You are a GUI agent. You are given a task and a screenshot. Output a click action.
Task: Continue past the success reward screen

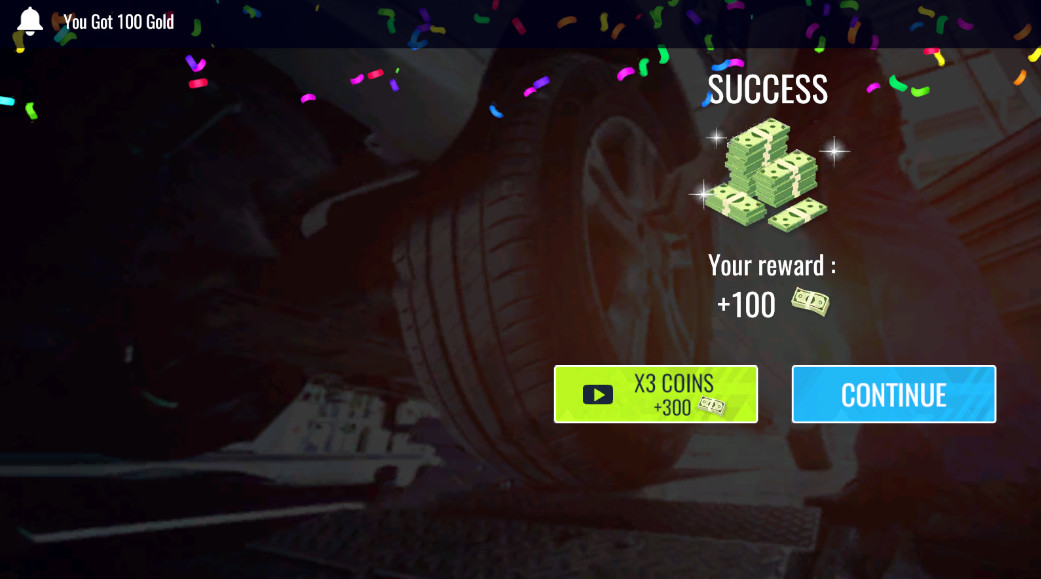893,394
